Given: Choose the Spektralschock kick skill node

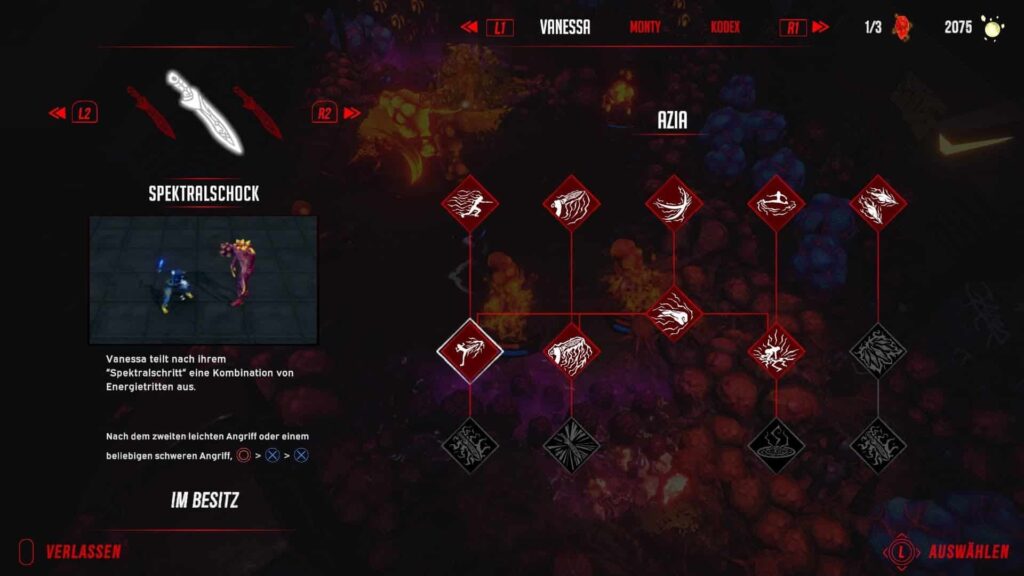Looking at the screenshot, I should point(469,350).
